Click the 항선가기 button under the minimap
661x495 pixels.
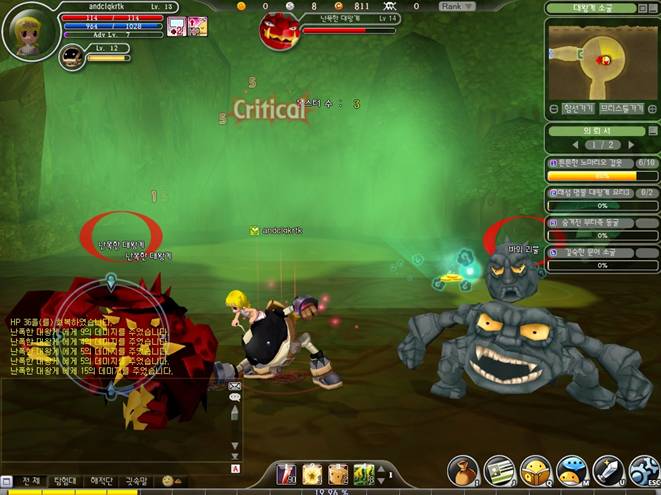[579, 108]
